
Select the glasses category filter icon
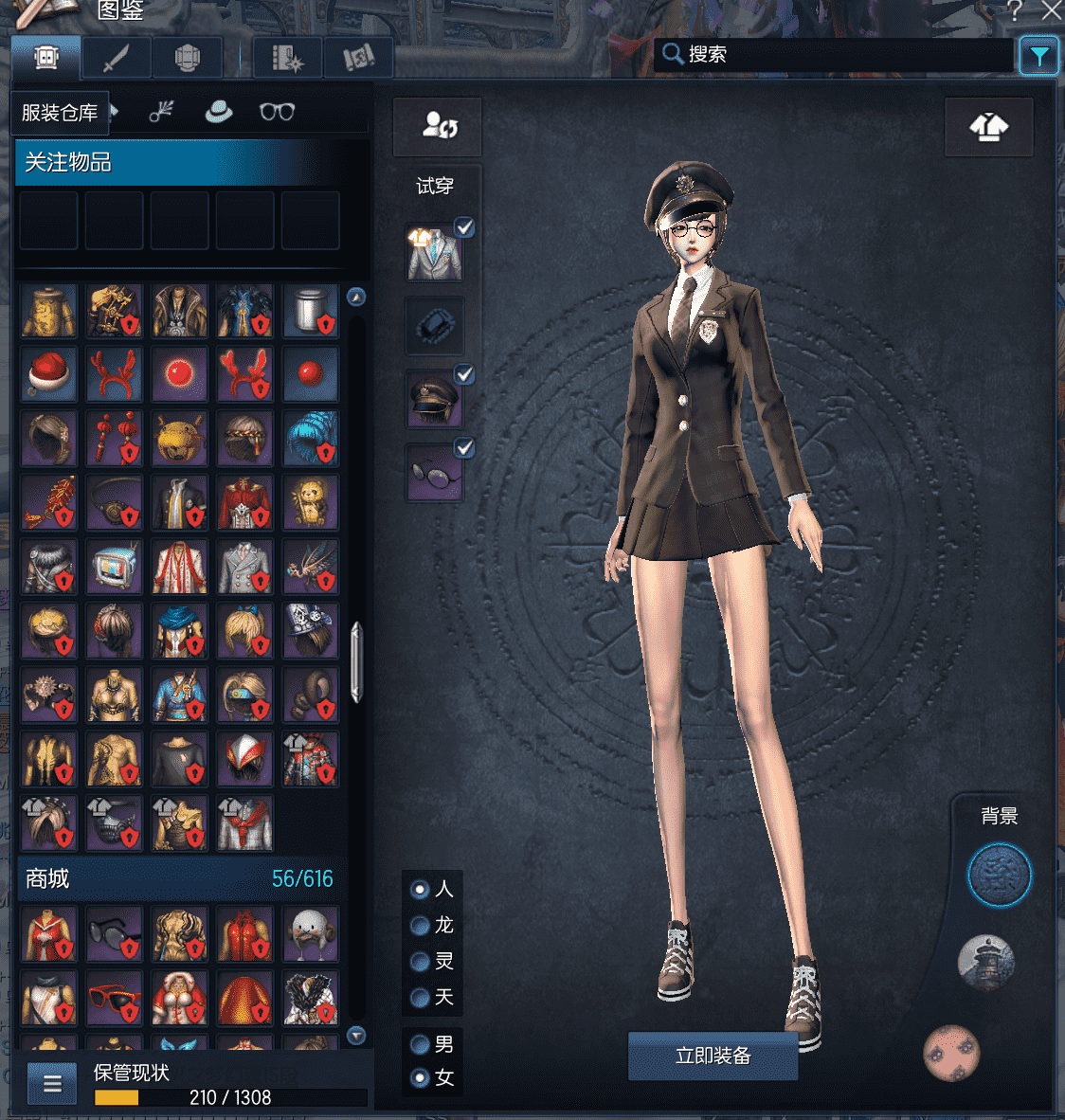pos(277,112)
